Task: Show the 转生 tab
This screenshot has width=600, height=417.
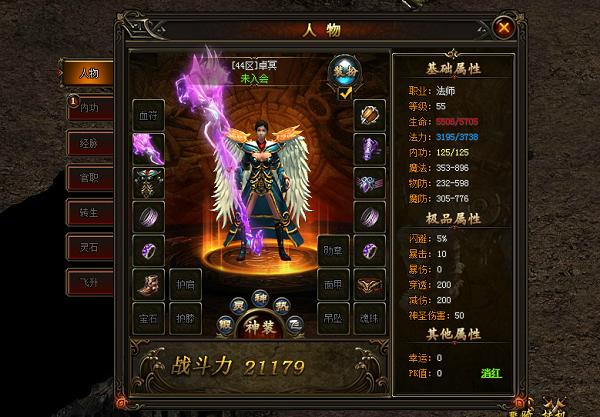Action: pyautogui.click(x=88, y=214)
